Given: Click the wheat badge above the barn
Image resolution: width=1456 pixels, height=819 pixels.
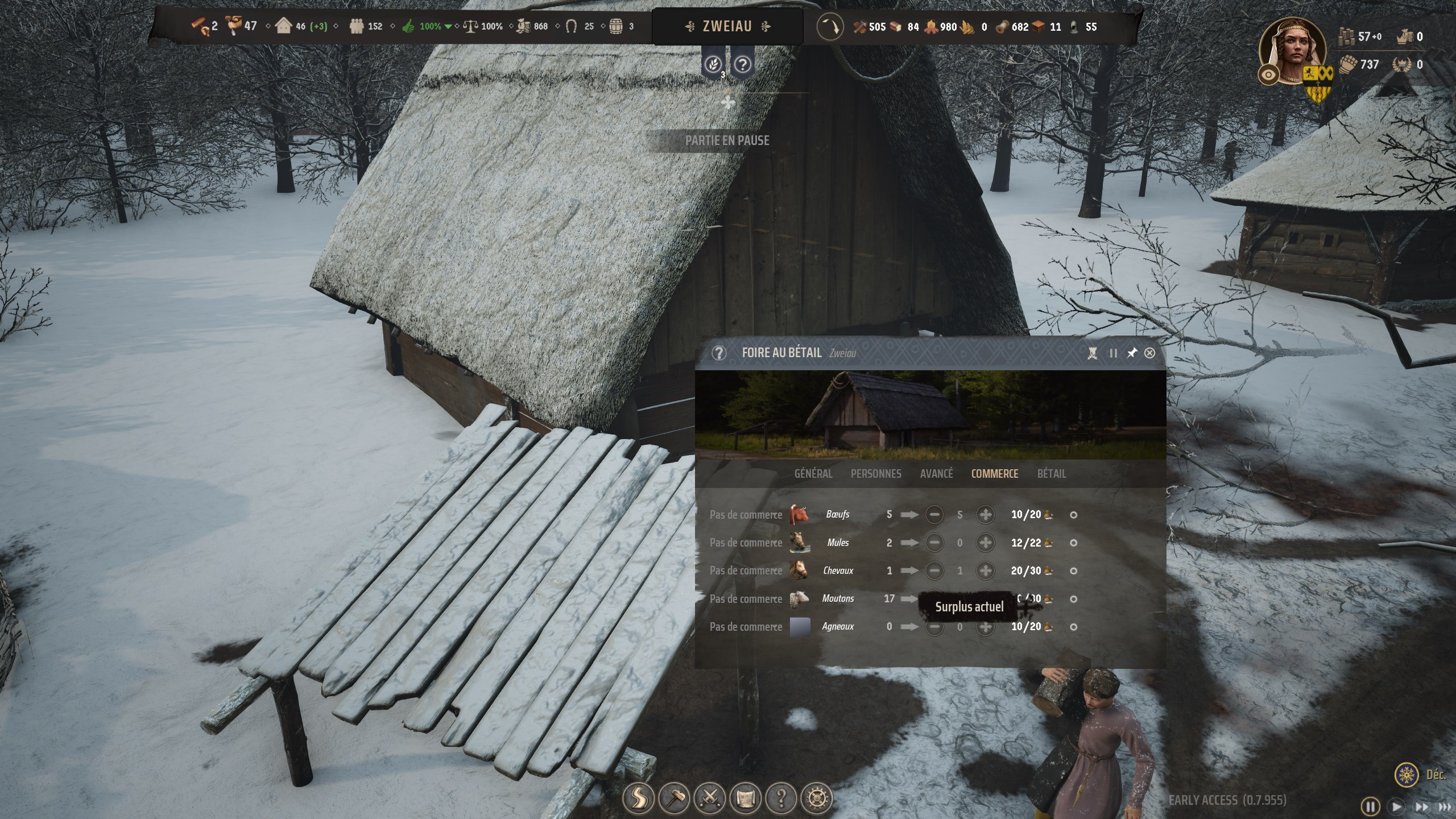Looking at the screenshot, I should [713, 64].
